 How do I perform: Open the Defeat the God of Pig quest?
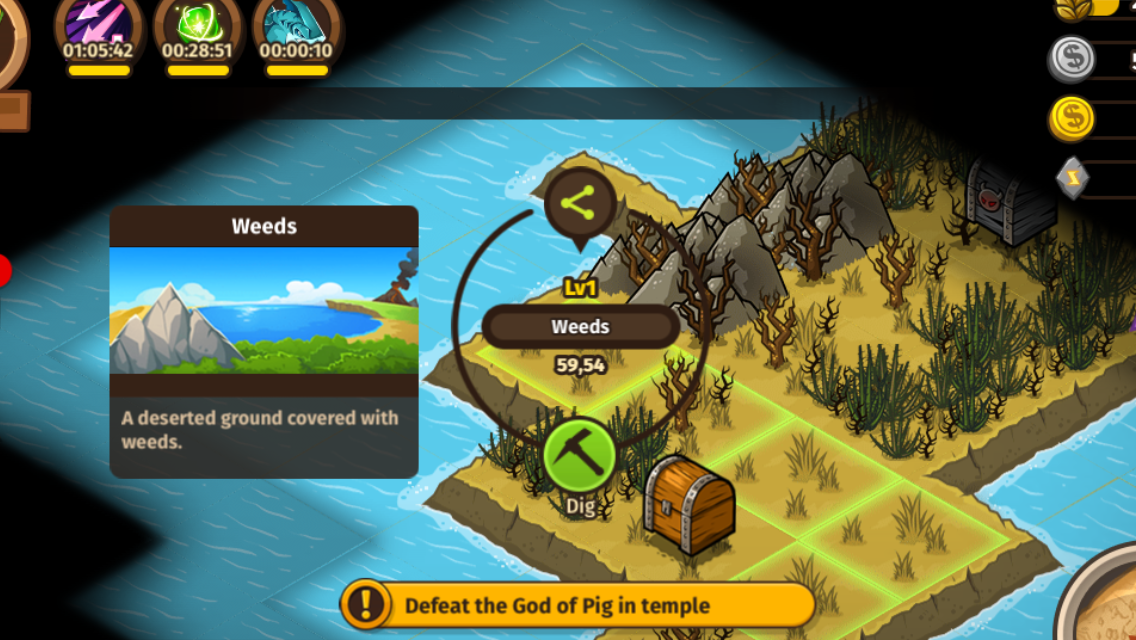[578, 605]
